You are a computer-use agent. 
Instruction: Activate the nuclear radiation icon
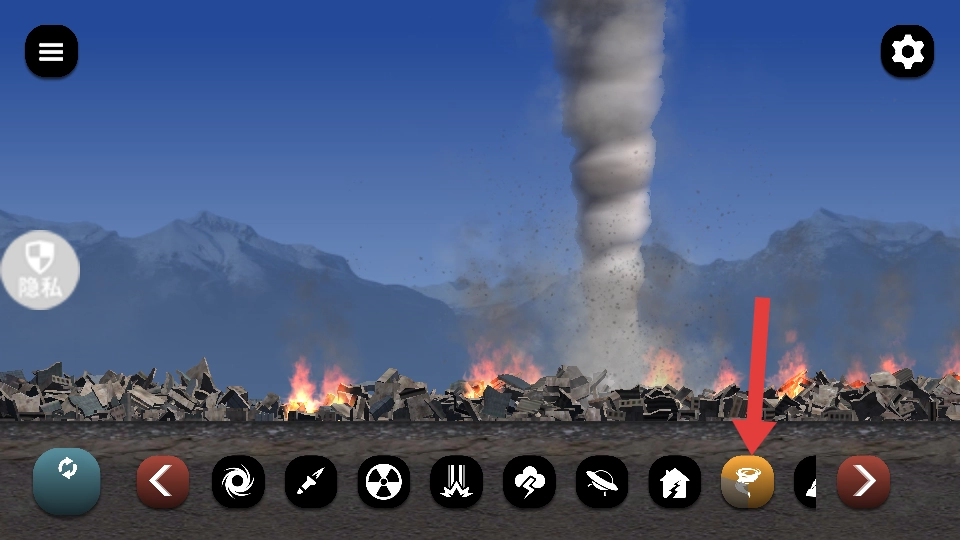(384, 482)
